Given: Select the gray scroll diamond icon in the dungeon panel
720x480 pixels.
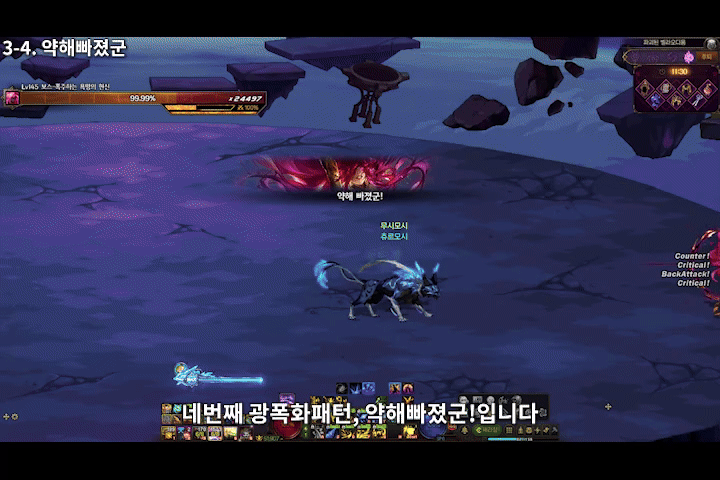Looking at the screenshot, I should (x=665, y=88).
